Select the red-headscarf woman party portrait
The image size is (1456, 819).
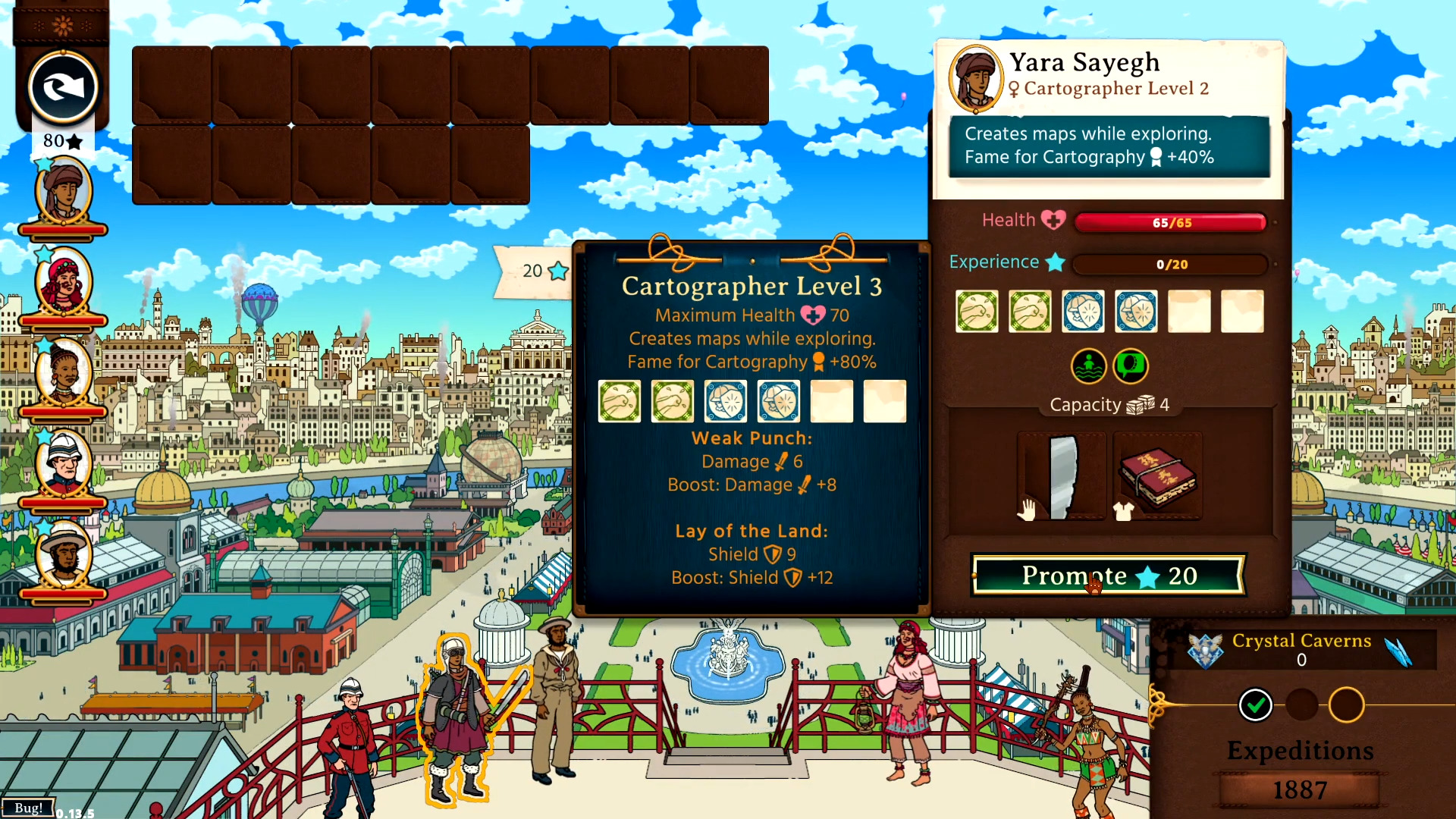tap(63, 283)
